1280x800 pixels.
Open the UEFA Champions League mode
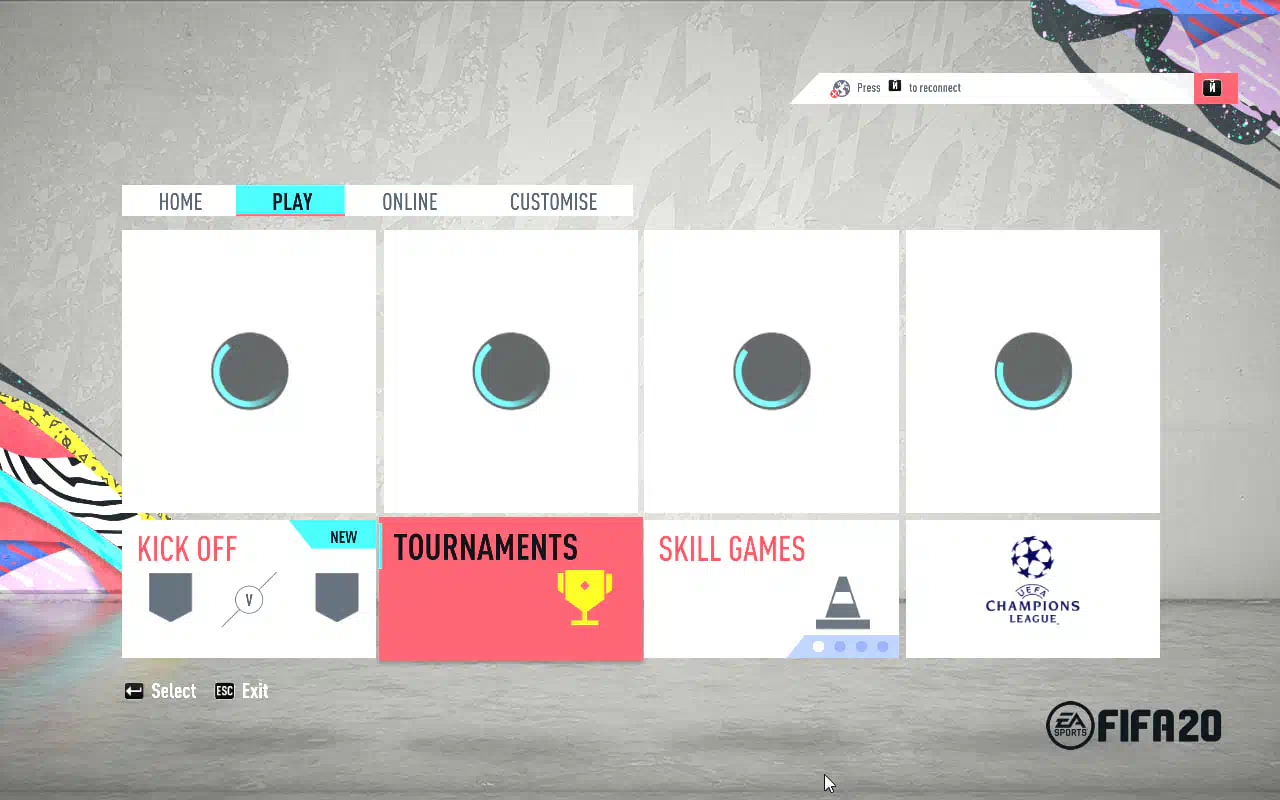pyautogui.click(x=1032, y=589)
